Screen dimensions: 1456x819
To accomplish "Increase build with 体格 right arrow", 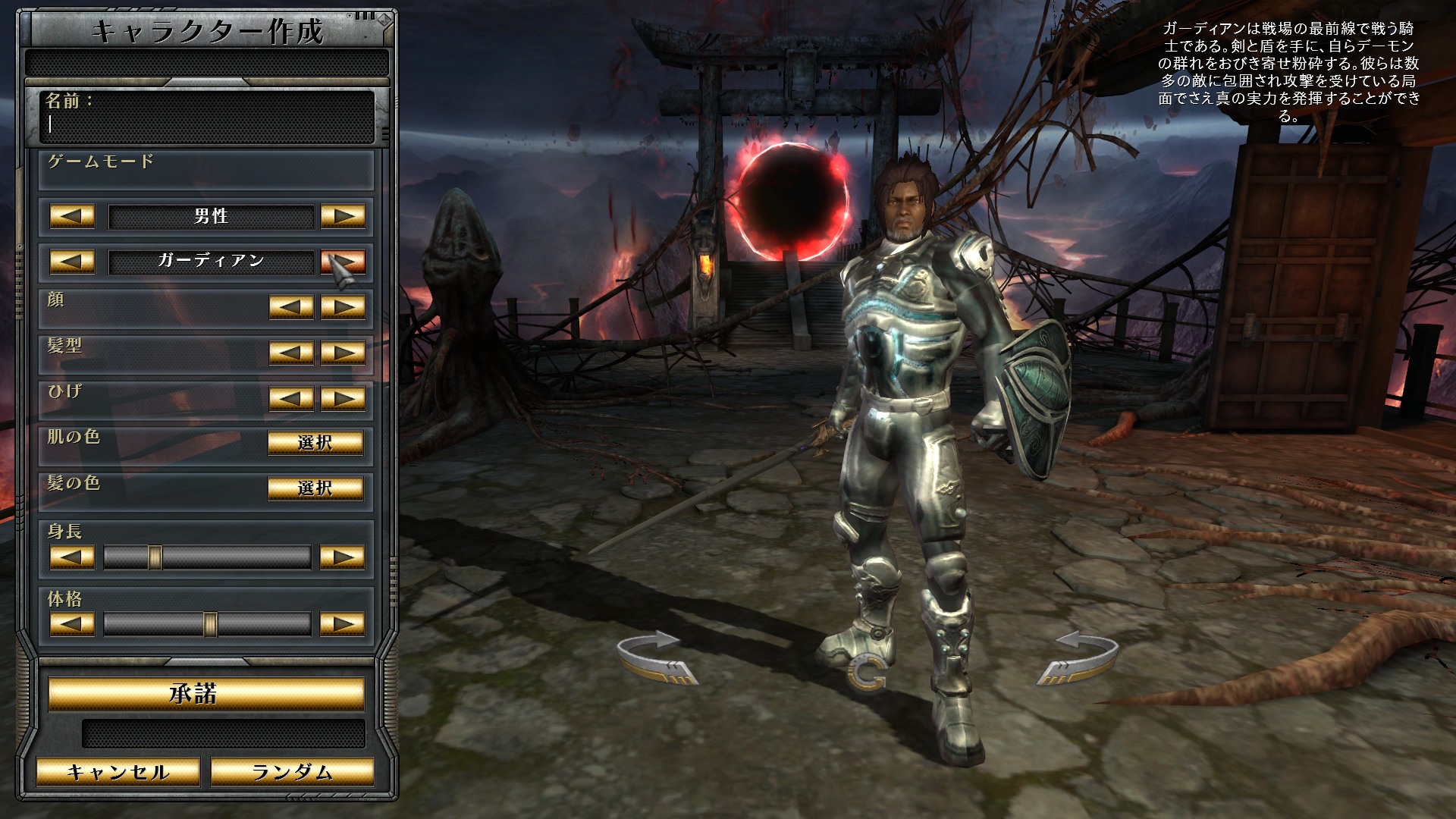I will point(343,624).
